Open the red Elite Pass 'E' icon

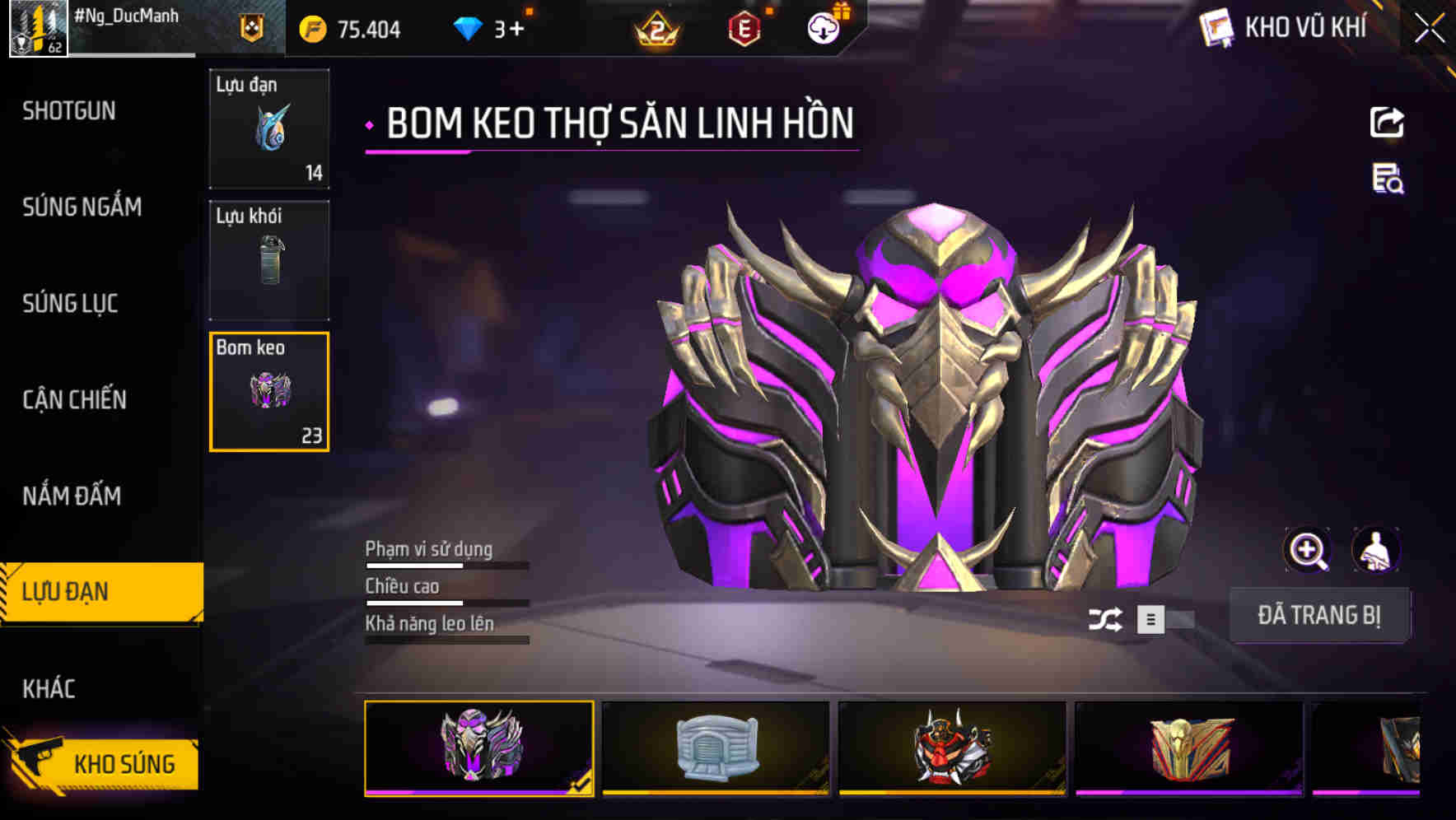point(743,27)
